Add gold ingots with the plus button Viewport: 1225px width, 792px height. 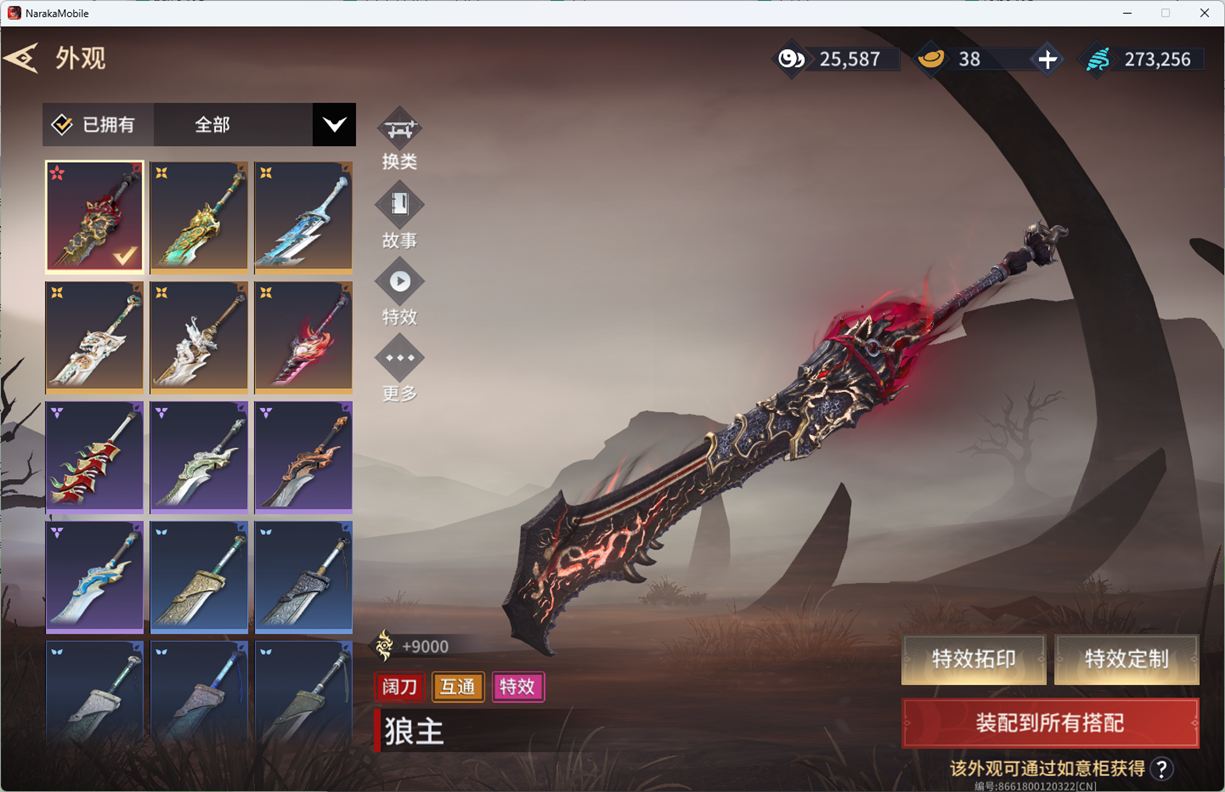pos(1047,59)
